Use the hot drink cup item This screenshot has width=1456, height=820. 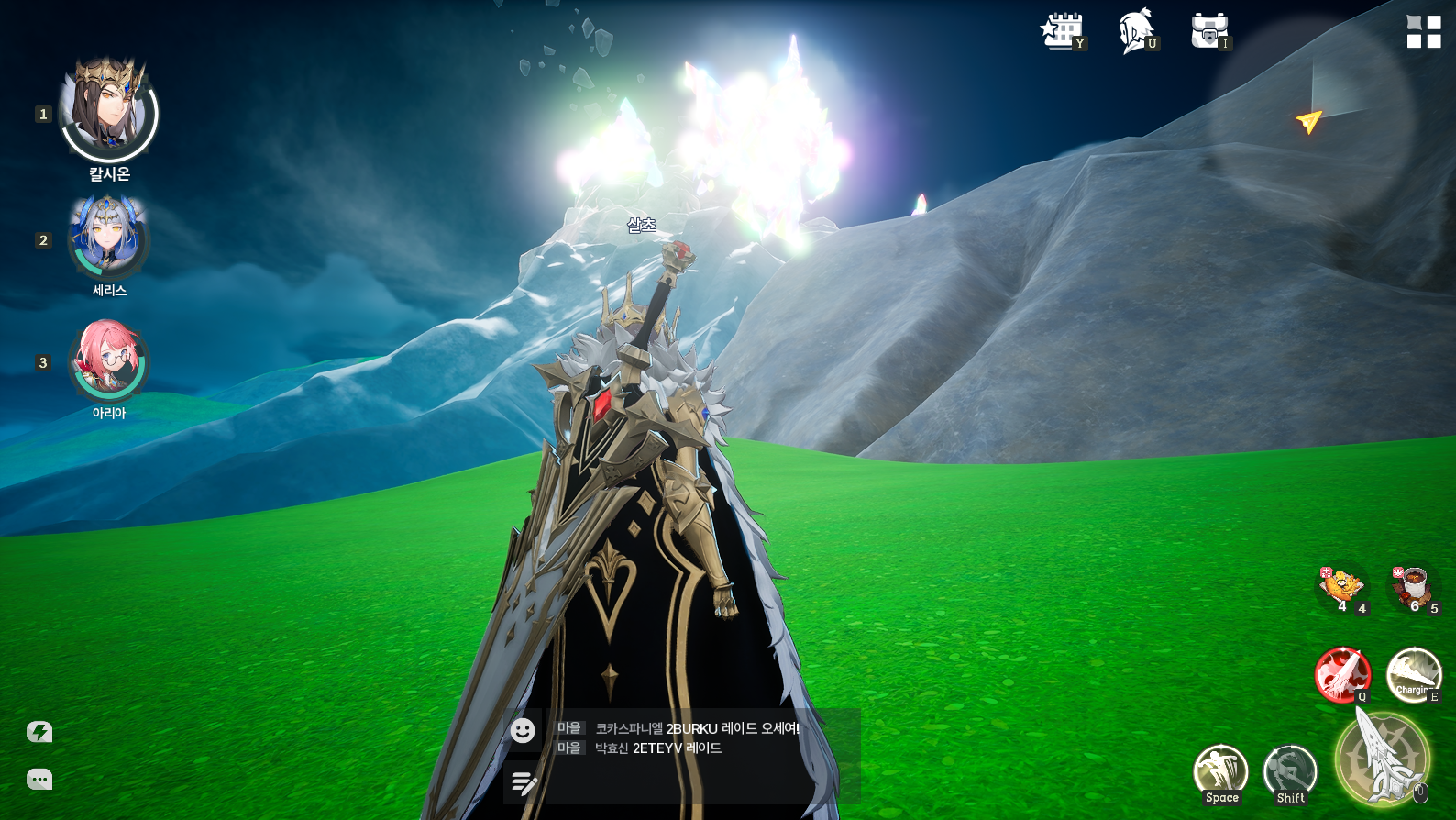pos(1413,585)
